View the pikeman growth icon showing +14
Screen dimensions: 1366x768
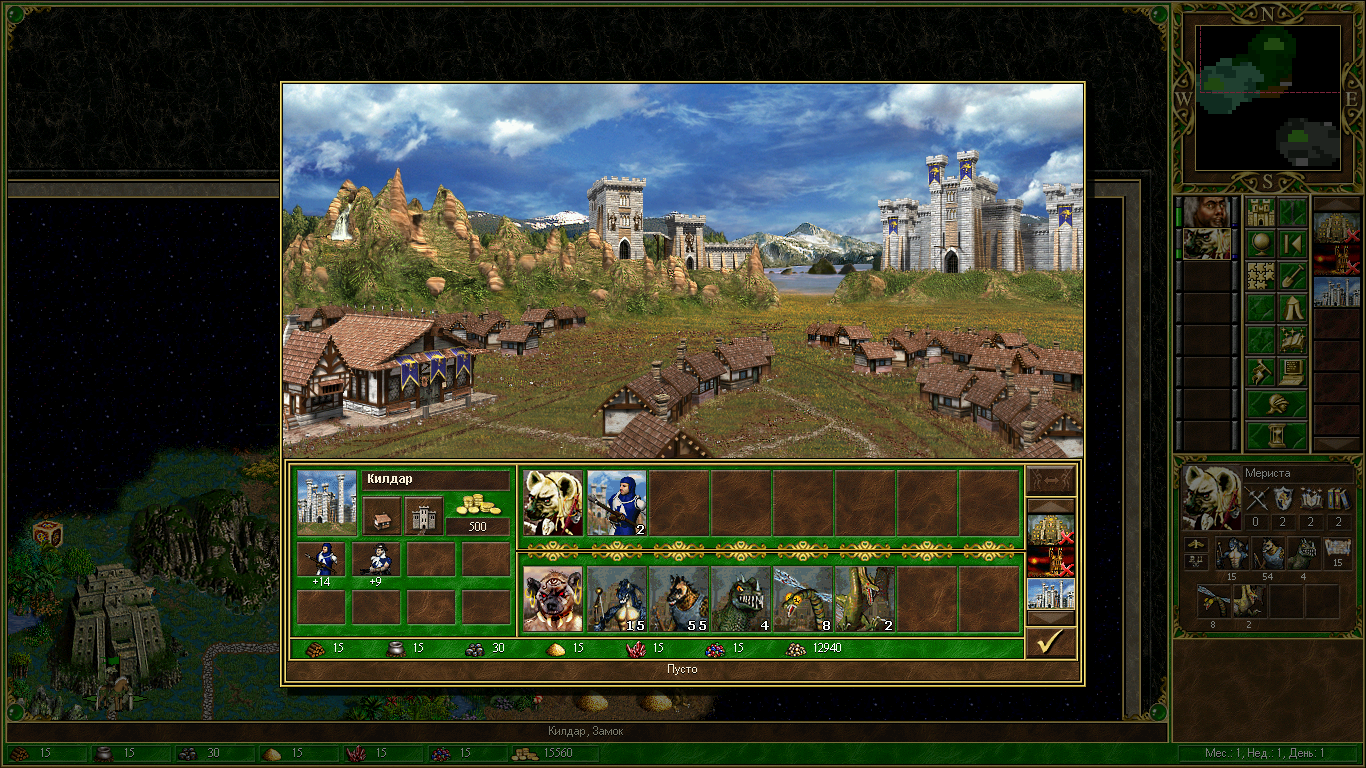coord(322,560)
